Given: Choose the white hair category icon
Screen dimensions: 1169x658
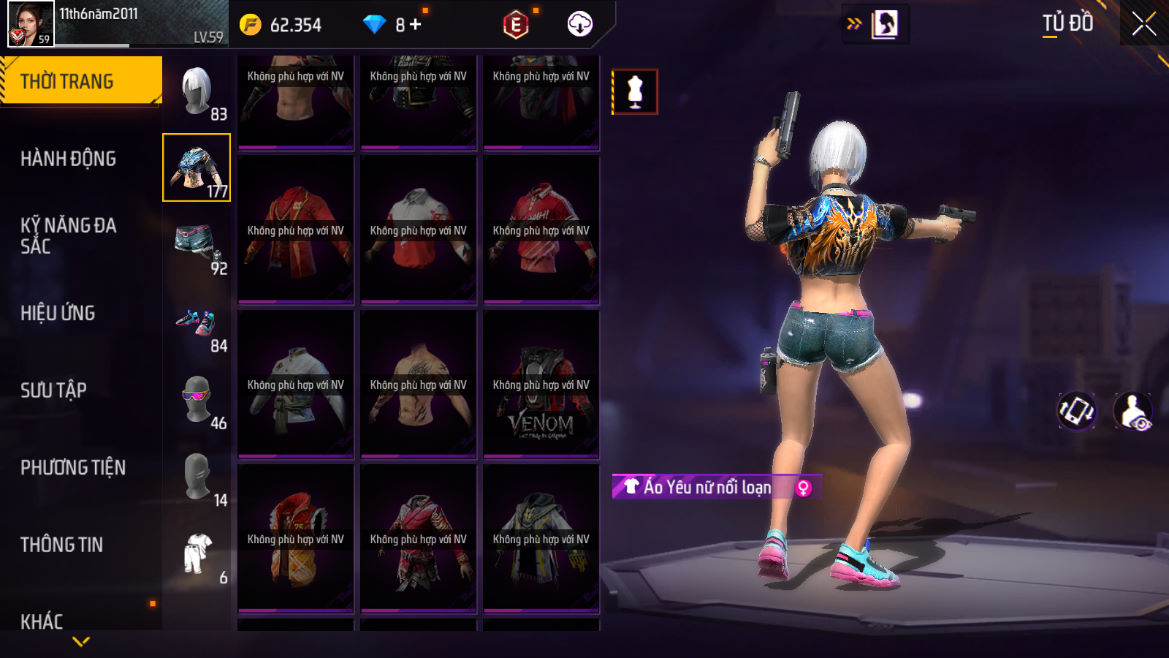Looking at the screenshot, I should pos(197,91).
